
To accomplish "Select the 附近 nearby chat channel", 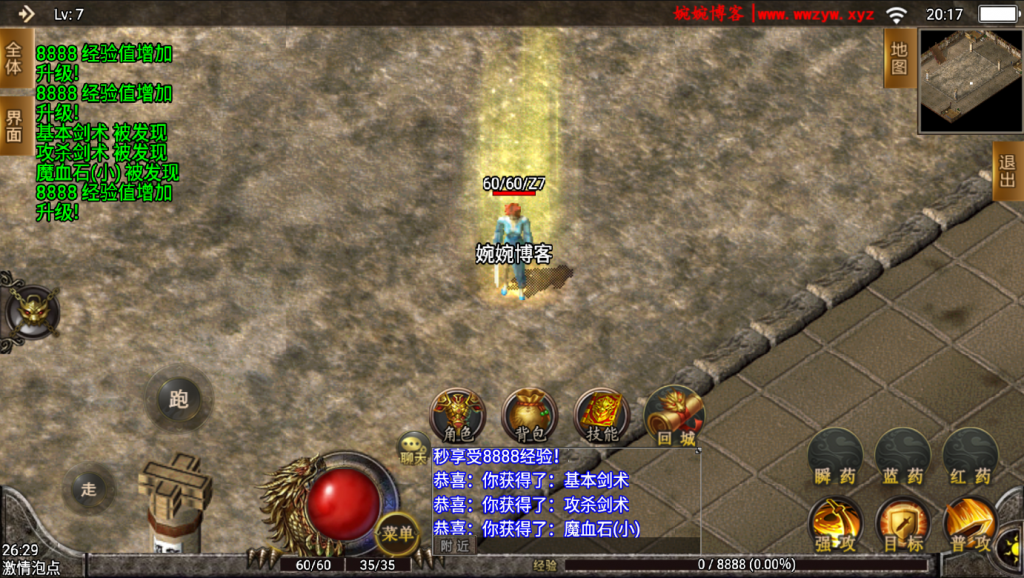I will pyautogui.click(x=455, y=545).
